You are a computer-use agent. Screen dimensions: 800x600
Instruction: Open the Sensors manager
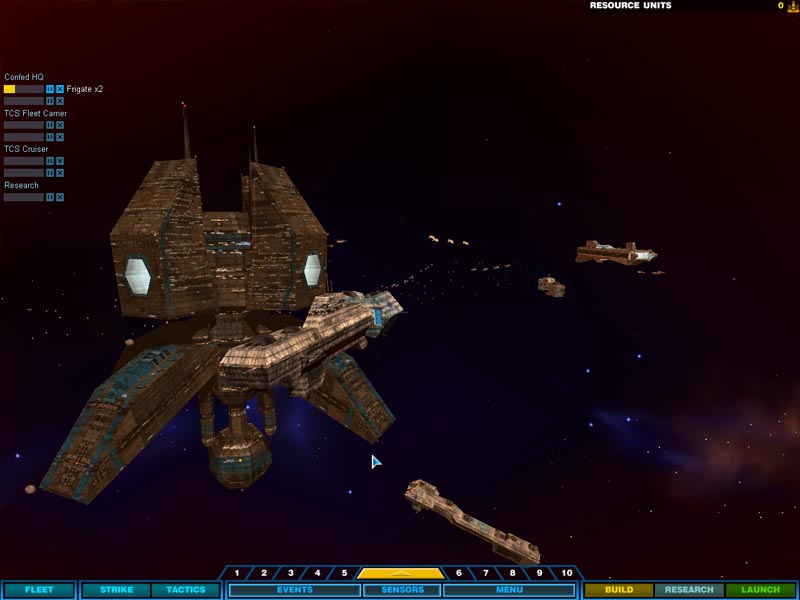(x=400, y=590)
